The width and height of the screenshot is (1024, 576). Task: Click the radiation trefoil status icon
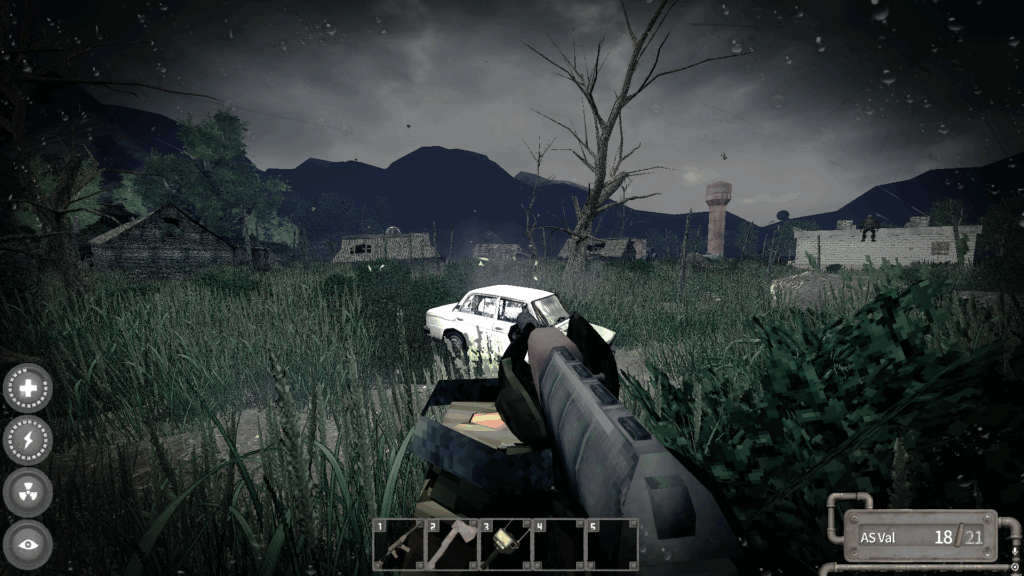(x=28, y=492)
